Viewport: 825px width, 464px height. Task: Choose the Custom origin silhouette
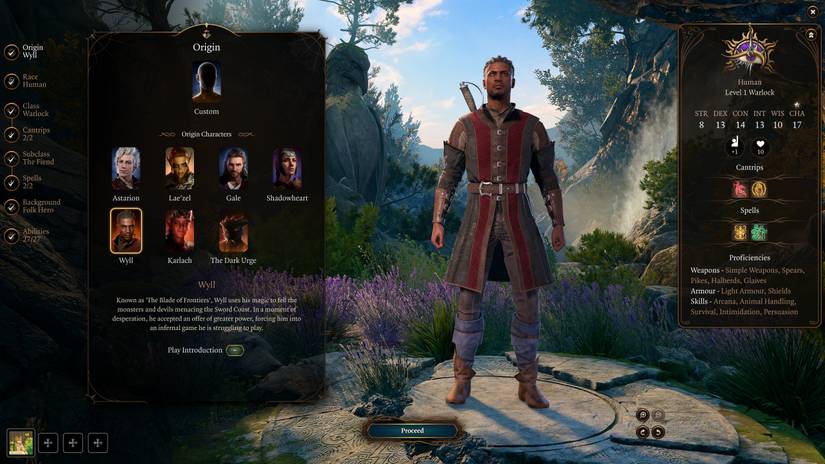pos(206,83)
